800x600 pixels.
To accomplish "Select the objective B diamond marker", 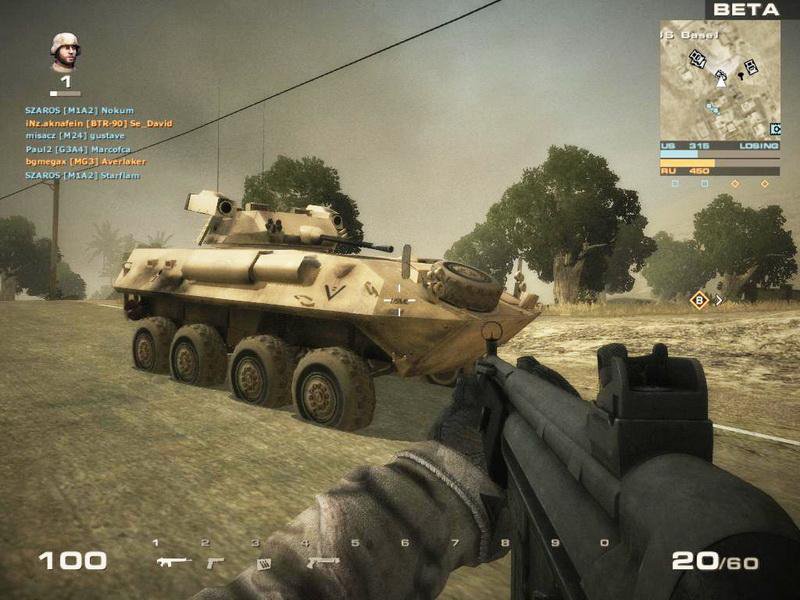I will click(x=699, y=299).
